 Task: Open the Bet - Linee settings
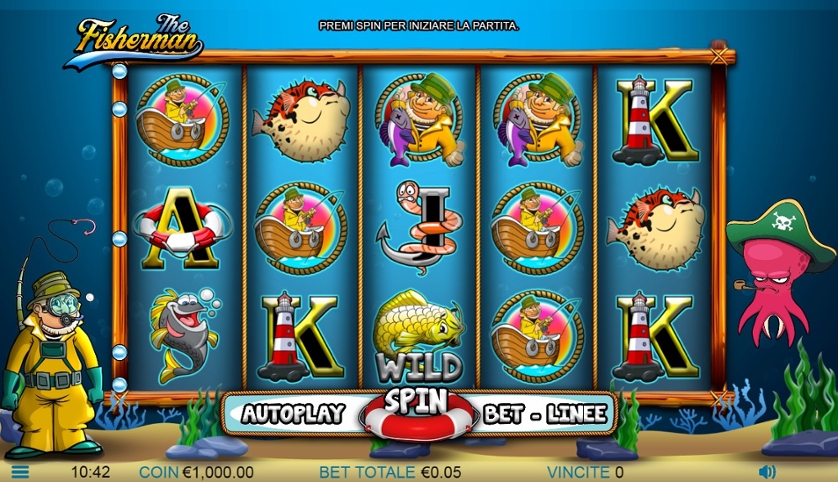(544, 413)
